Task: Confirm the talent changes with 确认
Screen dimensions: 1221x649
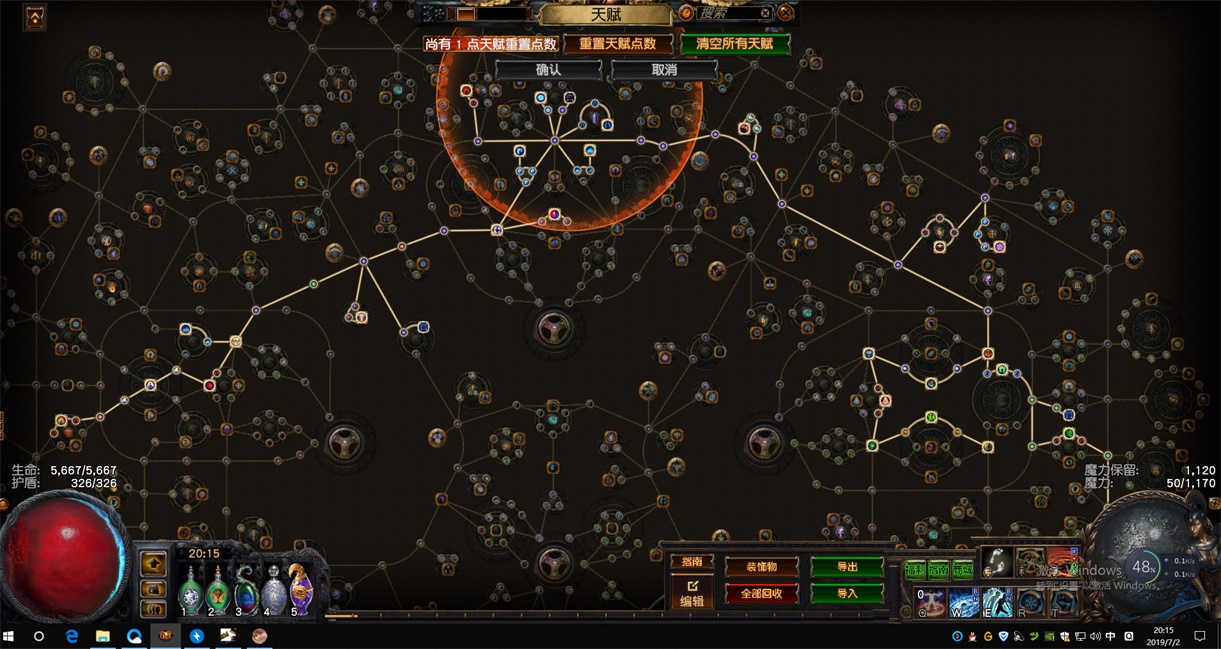Action: tap(548, 70)
